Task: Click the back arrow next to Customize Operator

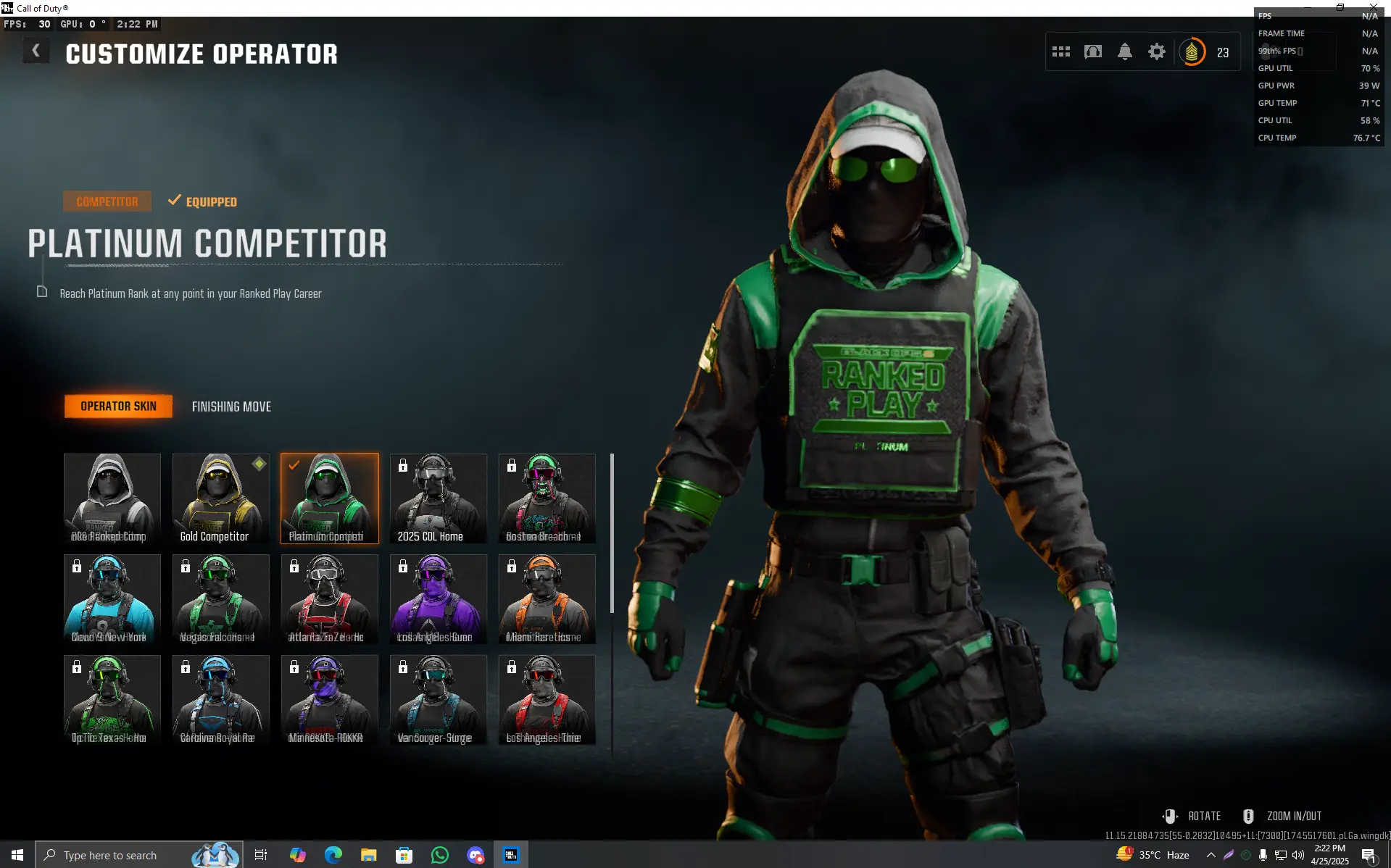Action: coord(36,50)
